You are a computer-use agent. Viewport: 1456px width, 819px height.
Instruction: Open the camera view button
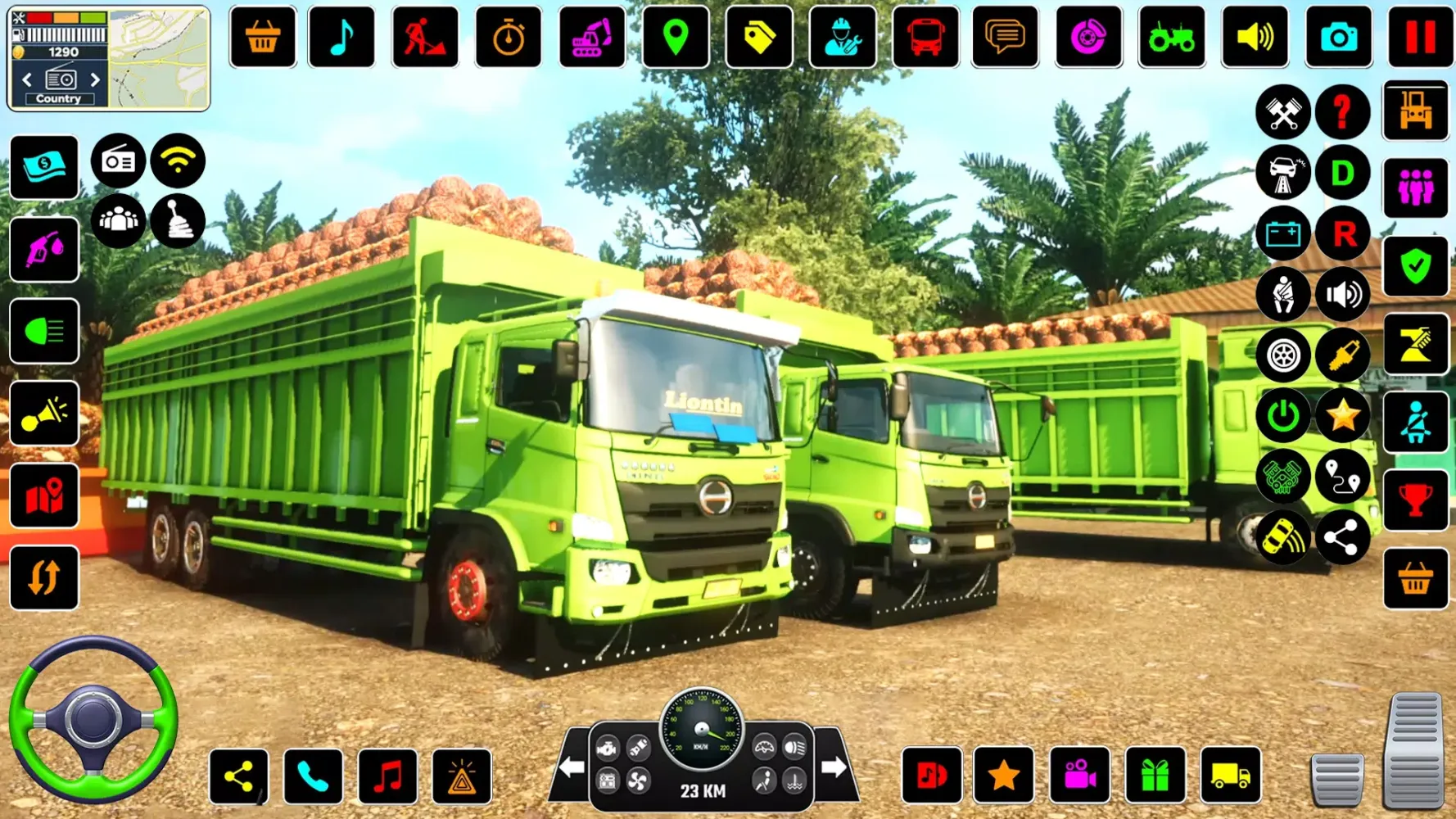coord(1338,37)
